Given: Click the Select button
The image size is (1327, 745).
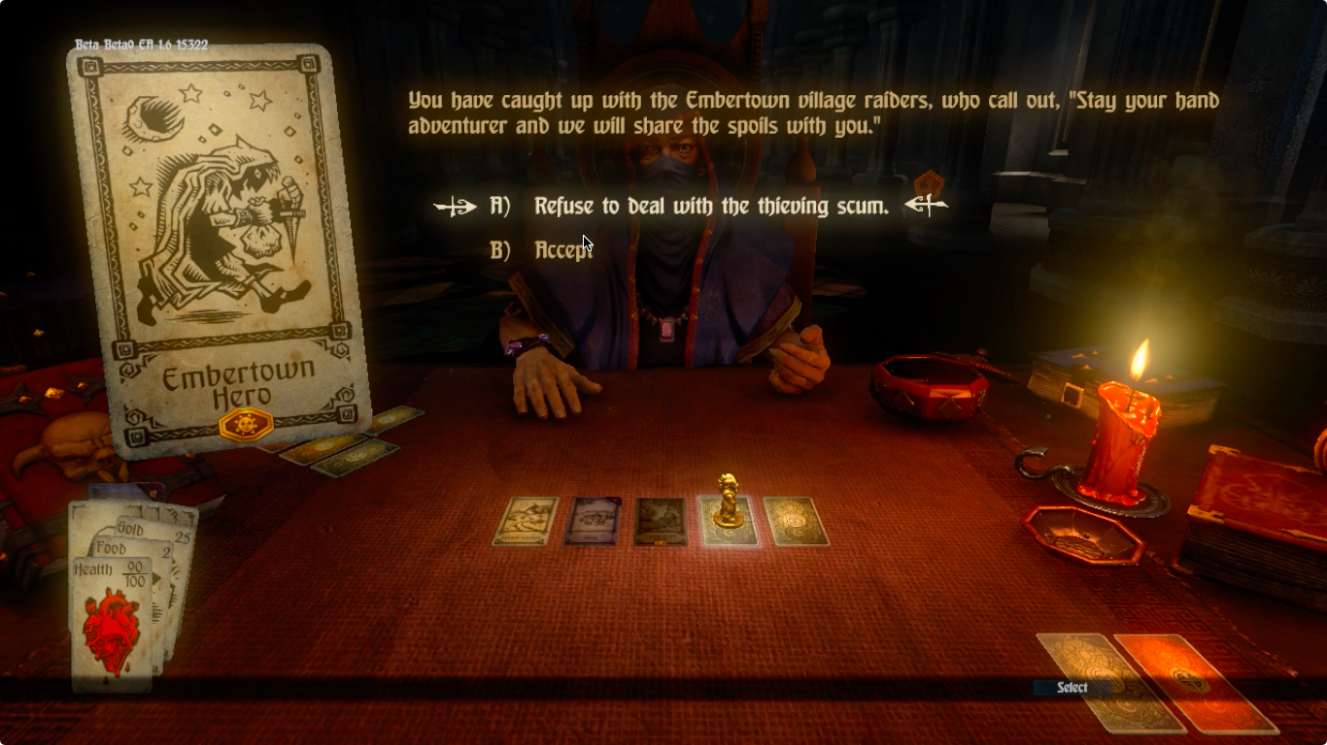Looking at the screenshot, I should [x=1072, y=687].
